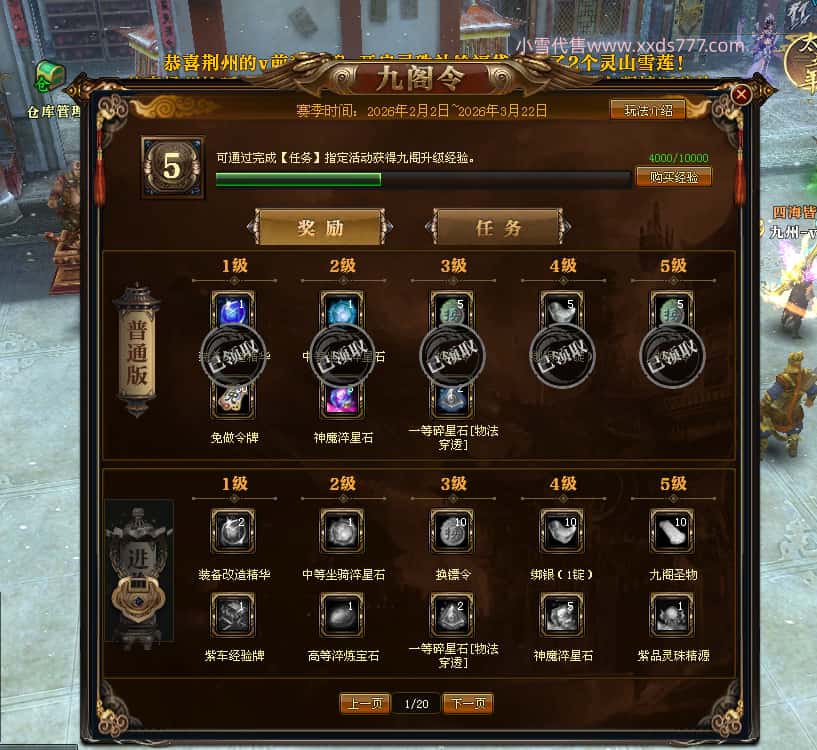This screenshot has width=817, height=750.
Task: Select the 装备改造精华 reward icon
Action: [233, 531]
